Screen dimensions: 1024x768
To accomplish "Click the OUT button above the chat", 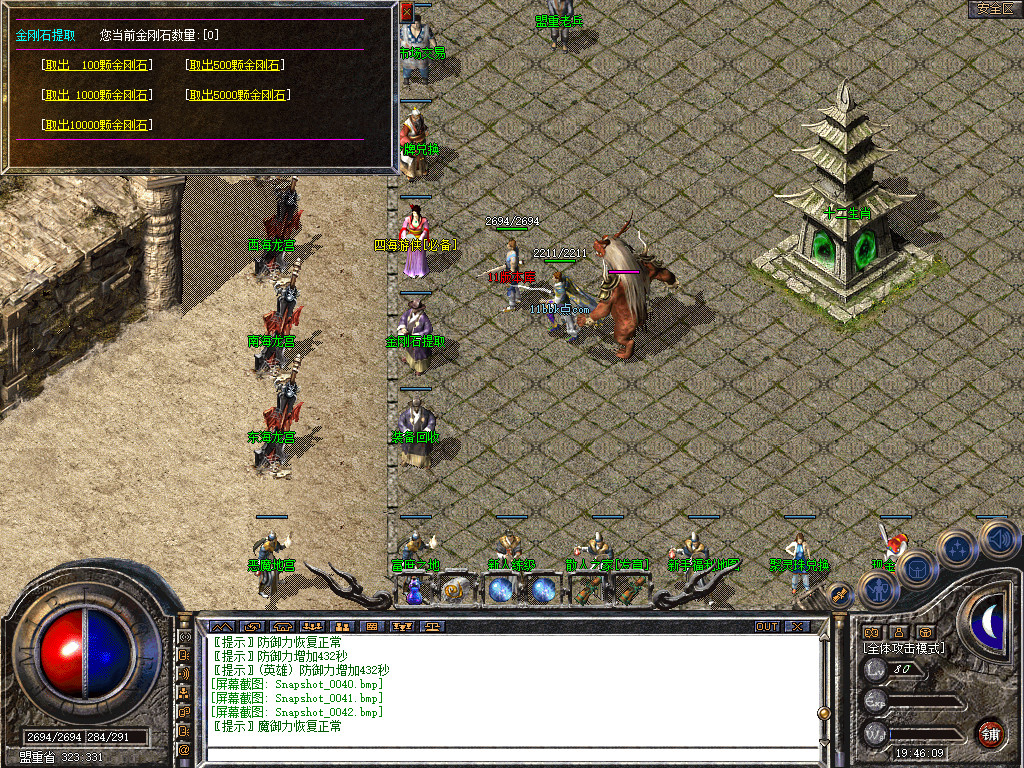I will [767, 627].
